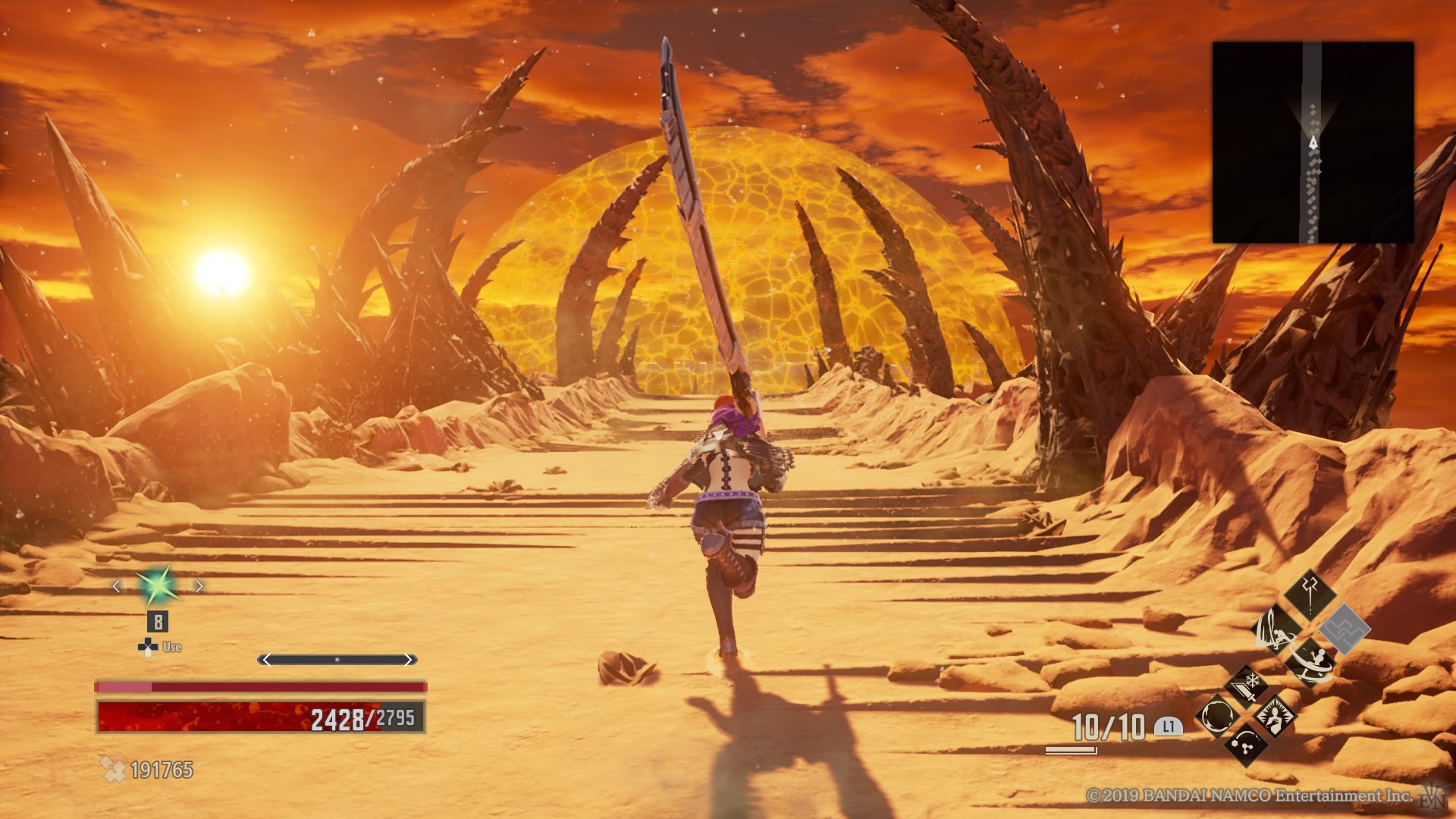Click the right arrow to cycle quick items

(x=198, y=585)
